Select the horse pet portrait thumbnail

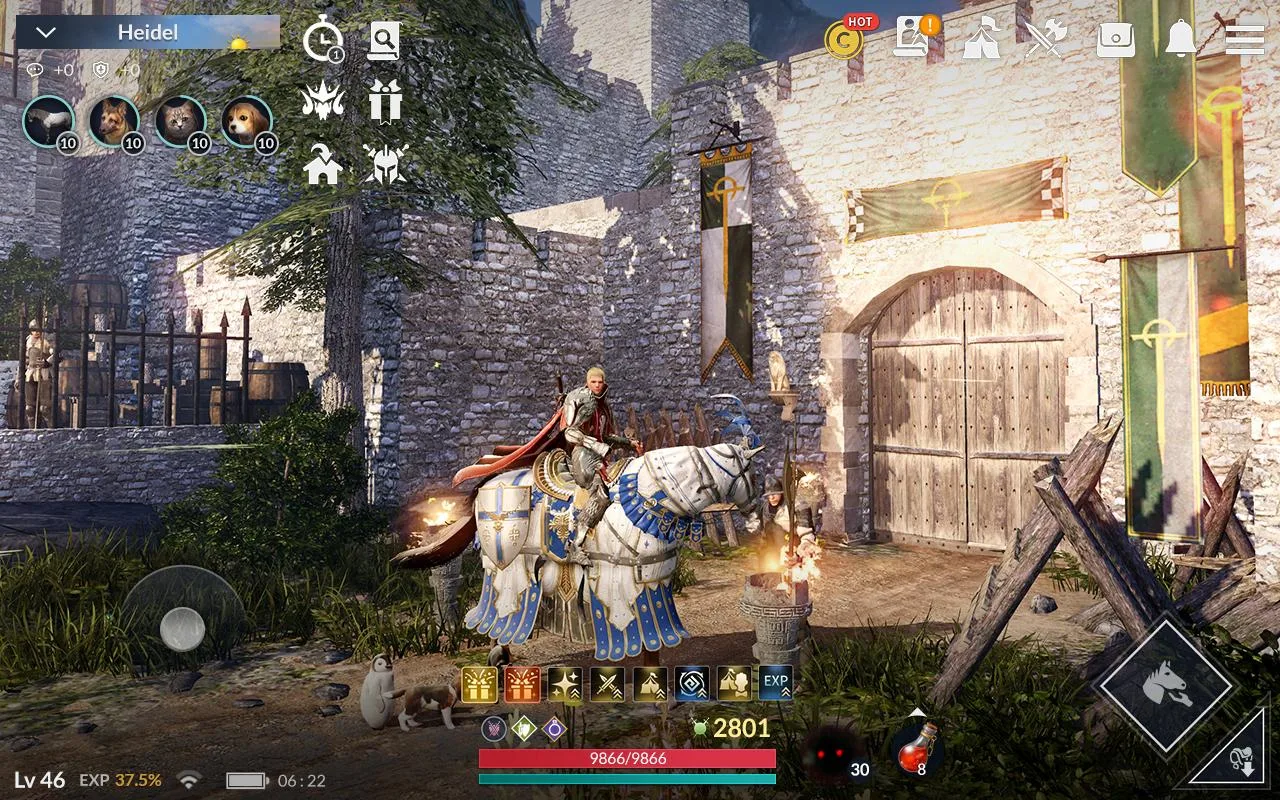point(48,122)
